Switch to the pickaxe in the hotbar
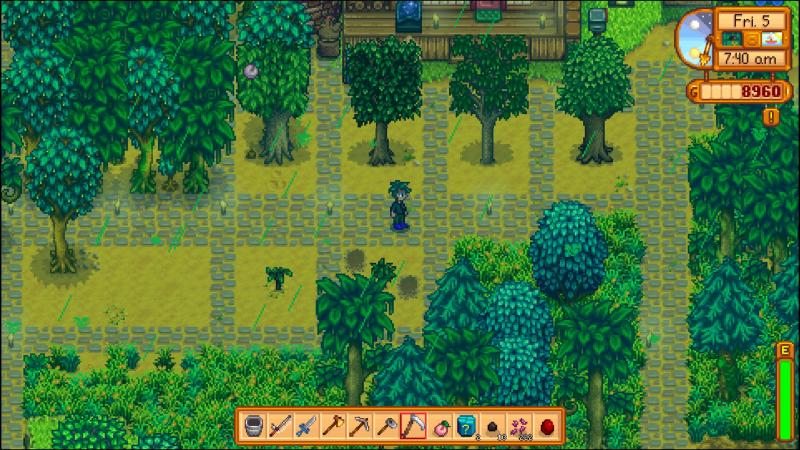Image resolution: width=800 pixels, height=450 pixels. pyautogui.click(x=360, y=424)
